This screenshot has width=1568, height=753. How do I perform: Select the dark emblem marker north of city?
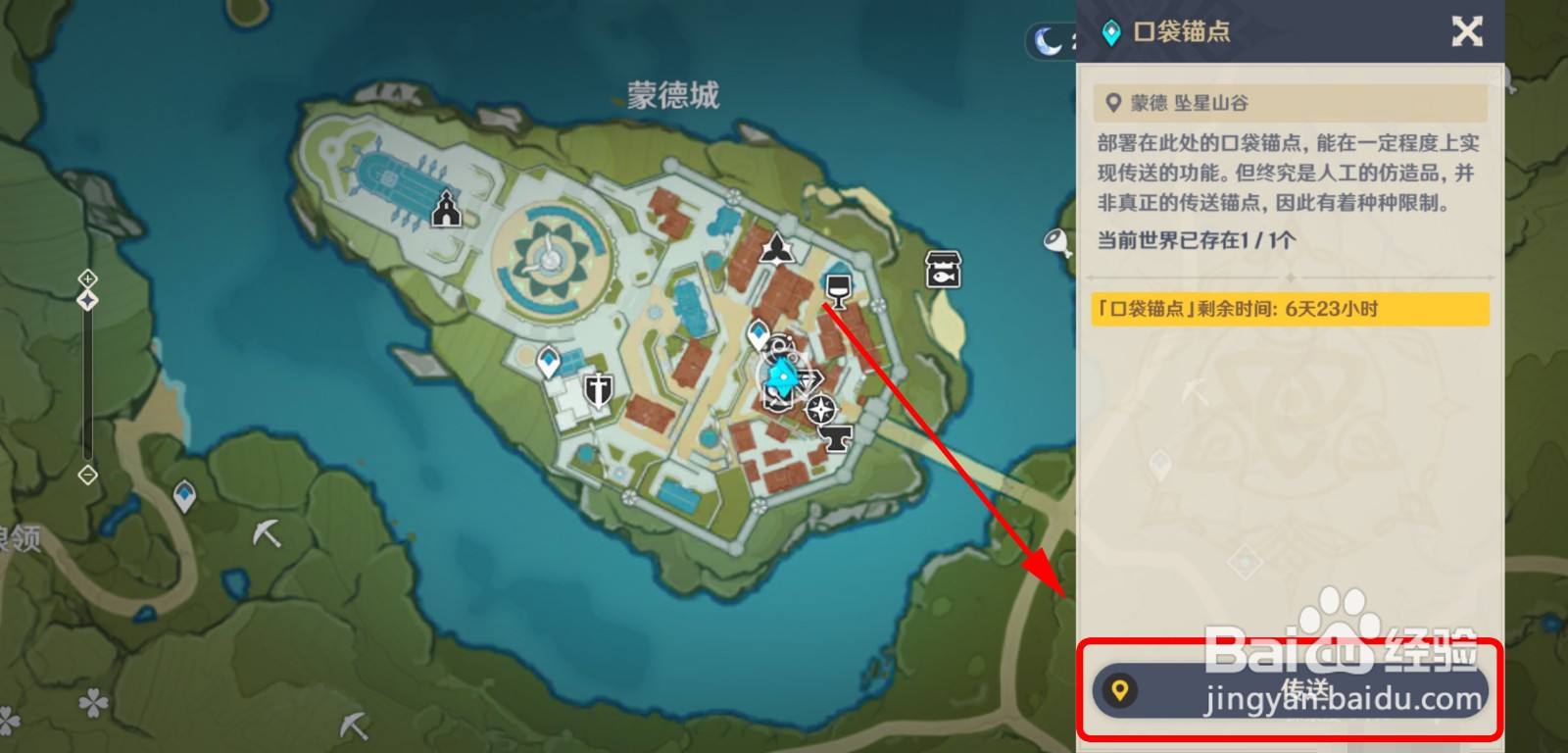(x=774, y=250)
